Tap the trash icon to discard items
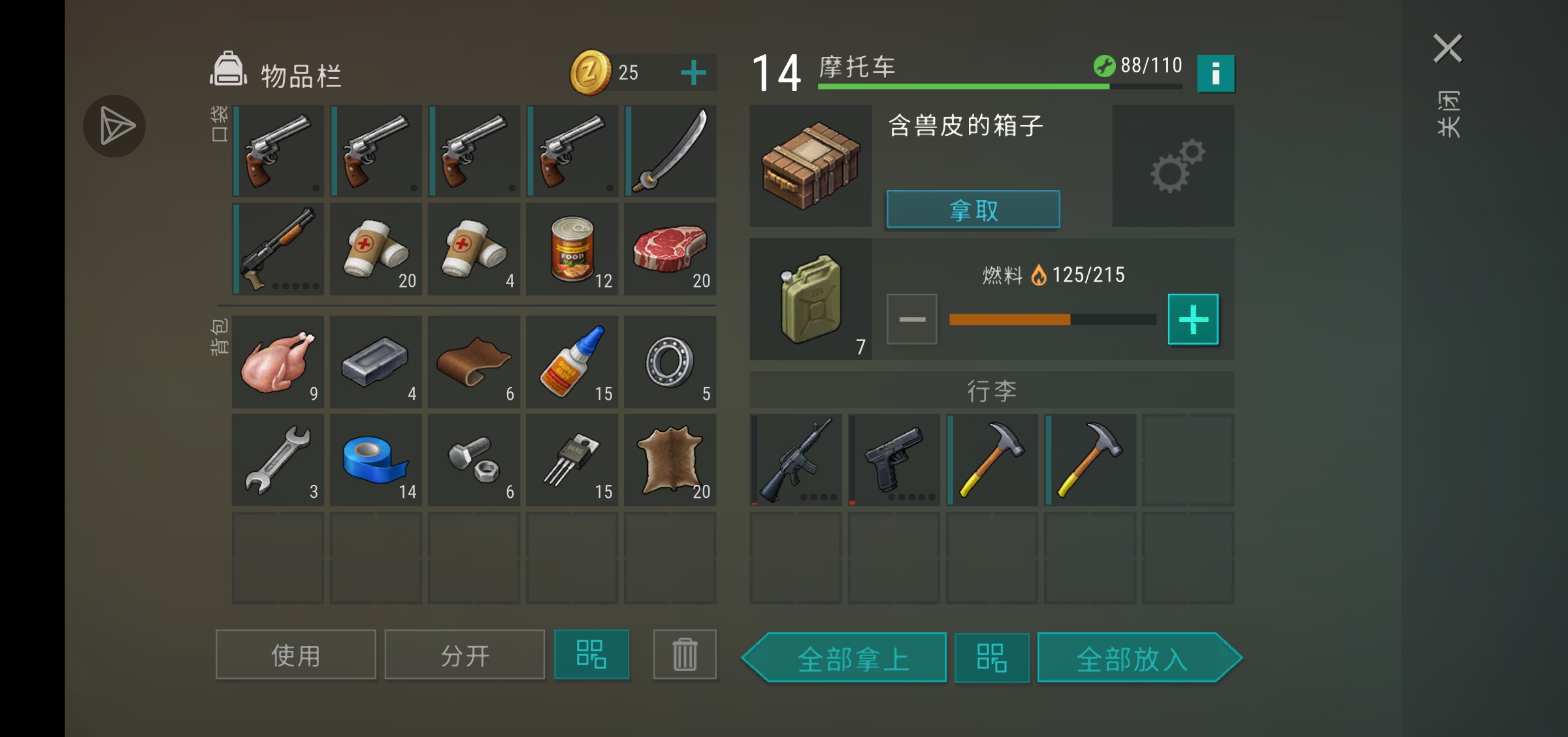Screen dimensions: 1568x737 coord(685,654)
